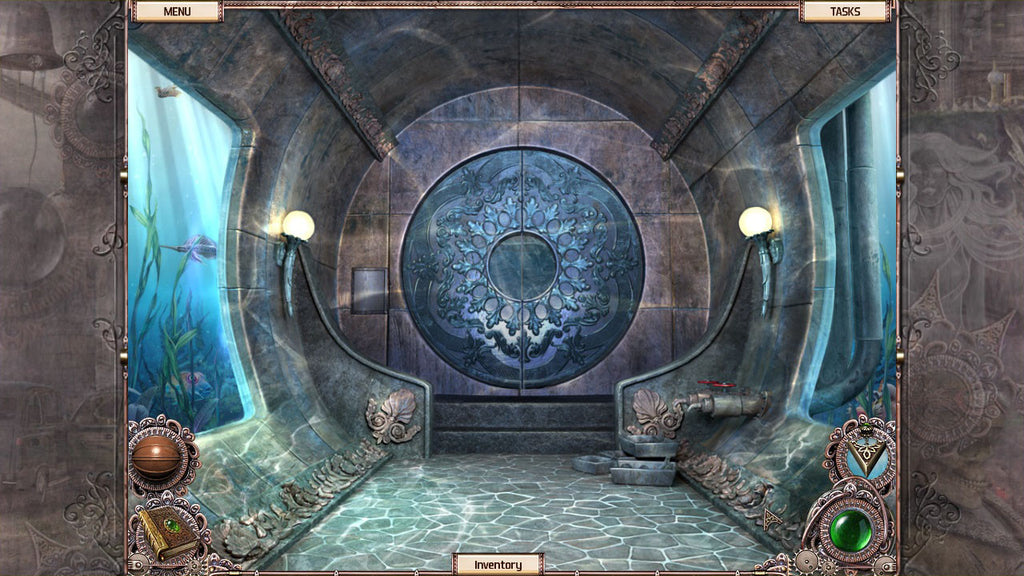Show the TASKS list

pyautogui.click(x=845, y=11)
